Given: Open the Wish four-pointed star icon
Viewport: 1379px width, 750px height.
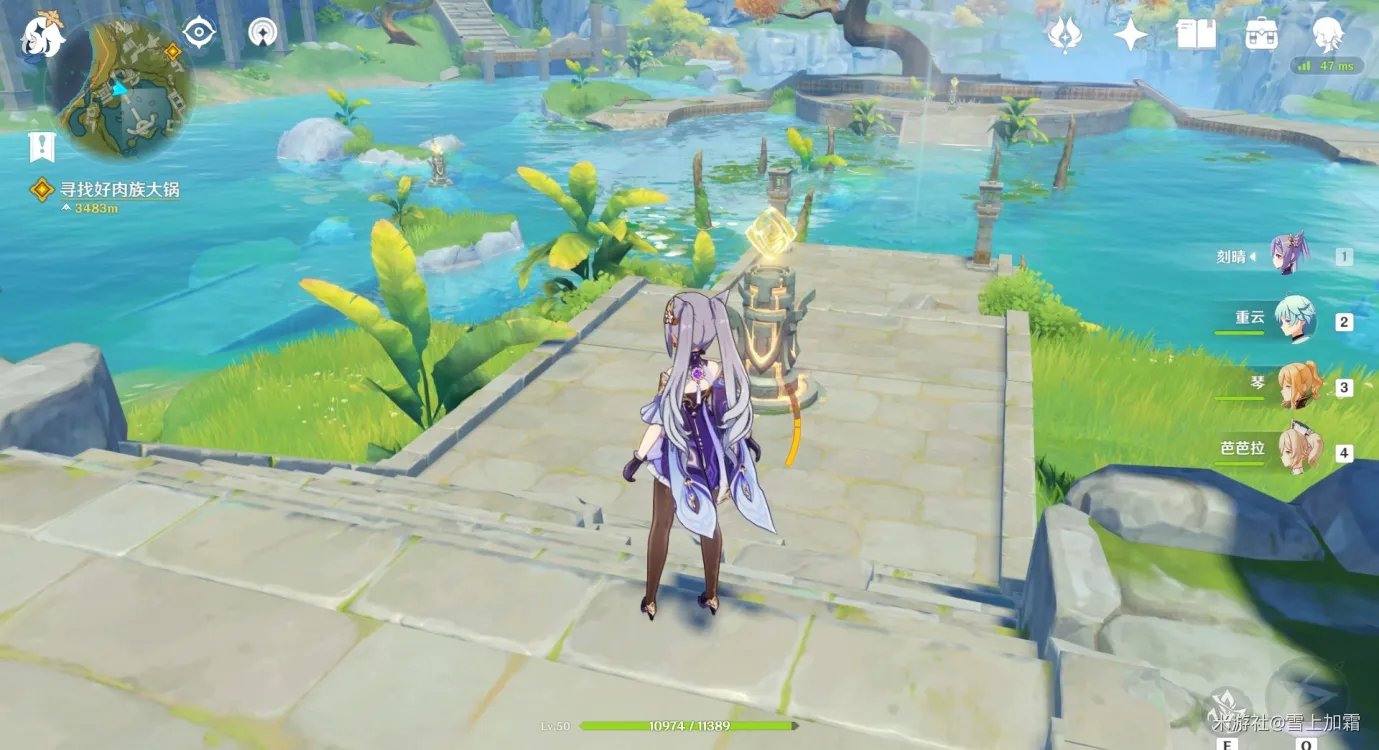Looking at the screenshot, I should [1130, 35].
